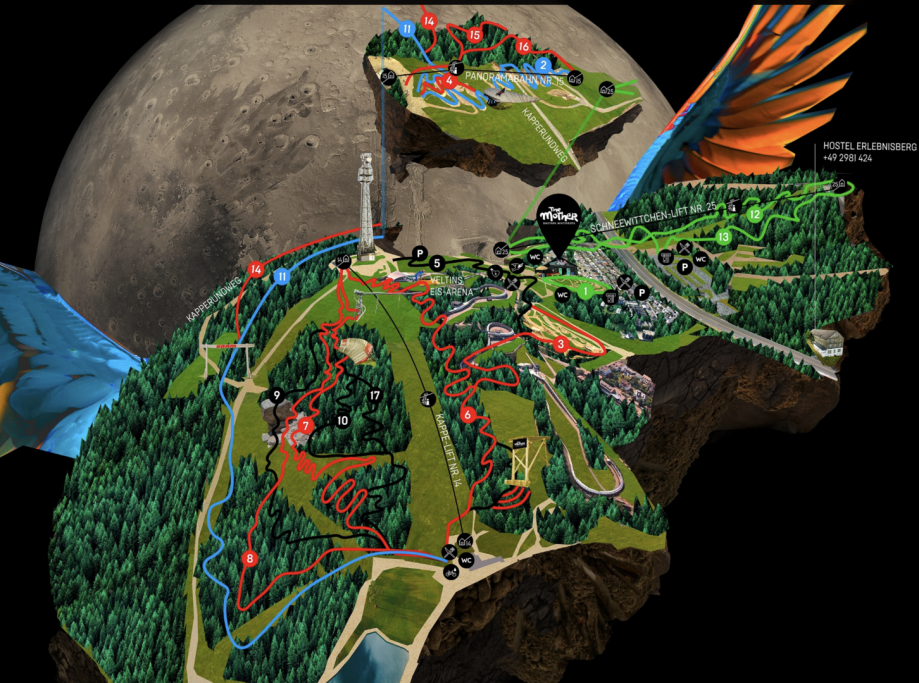
Task: Choose green trail marker 13
Action: tap(722, 237)
